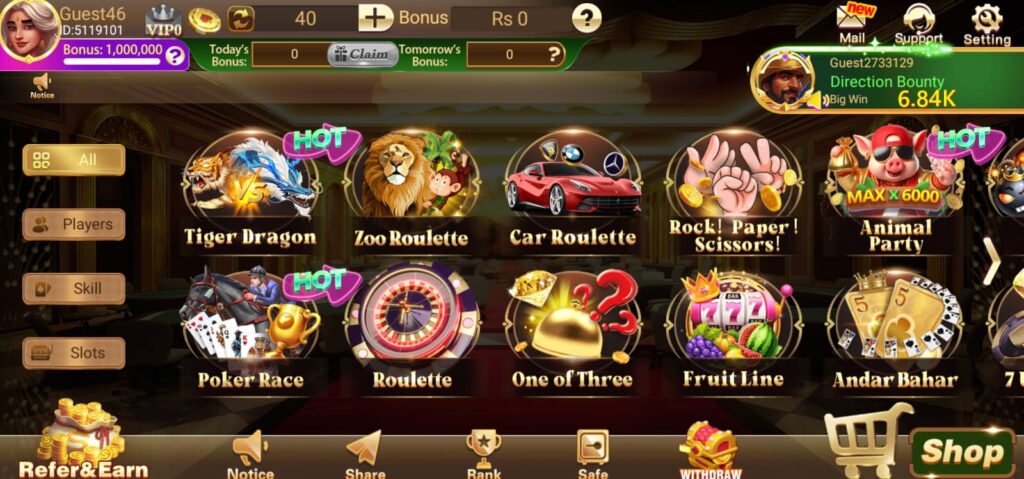Open the Setting gear menu
1024x479 pixels.
click(x=986, y=24)
